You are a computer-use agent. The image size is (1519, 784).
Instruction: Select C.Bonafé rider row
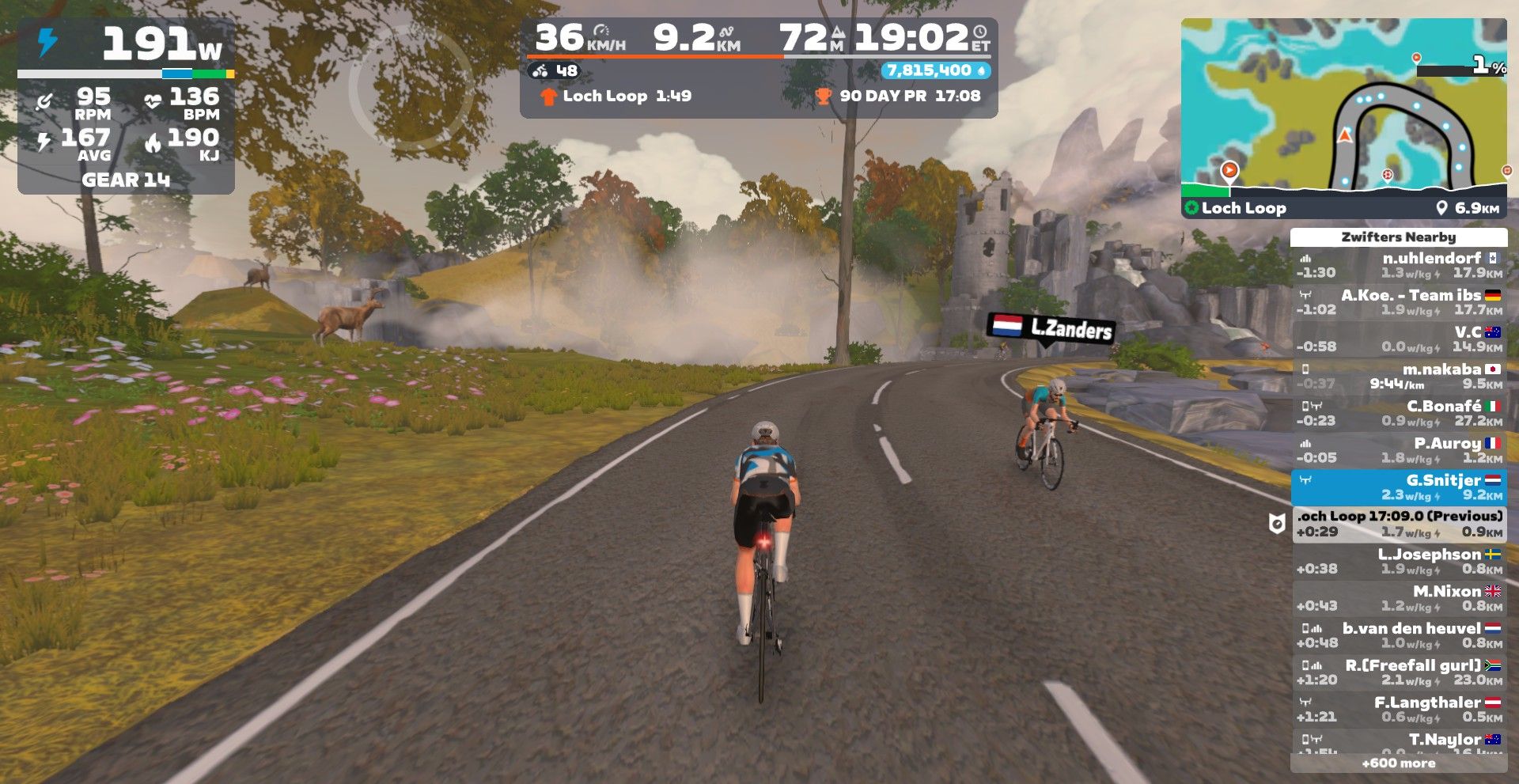pyautogui.click(x=1398, y=413)
